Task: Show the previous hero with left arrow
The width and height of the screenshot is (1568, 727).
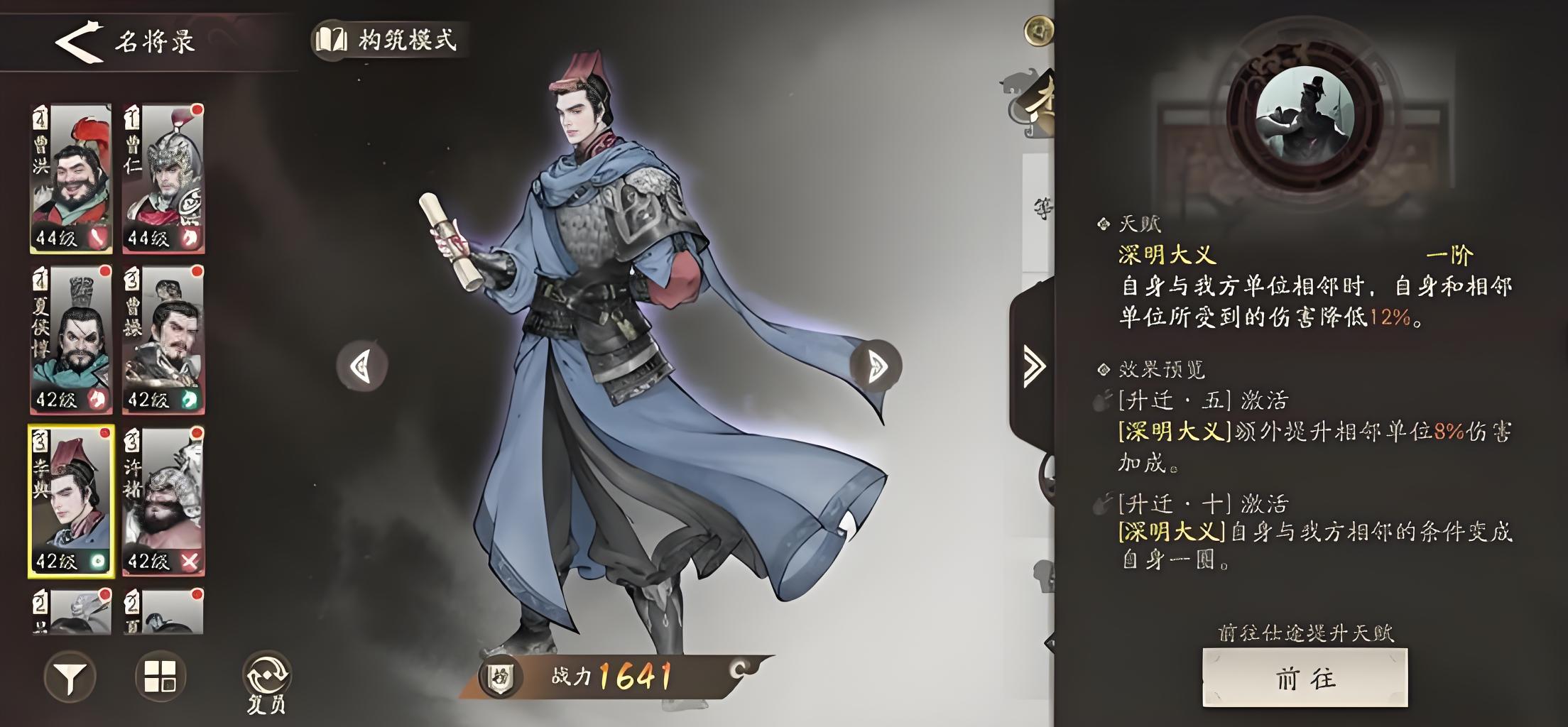Action: [x=361, y=366]
